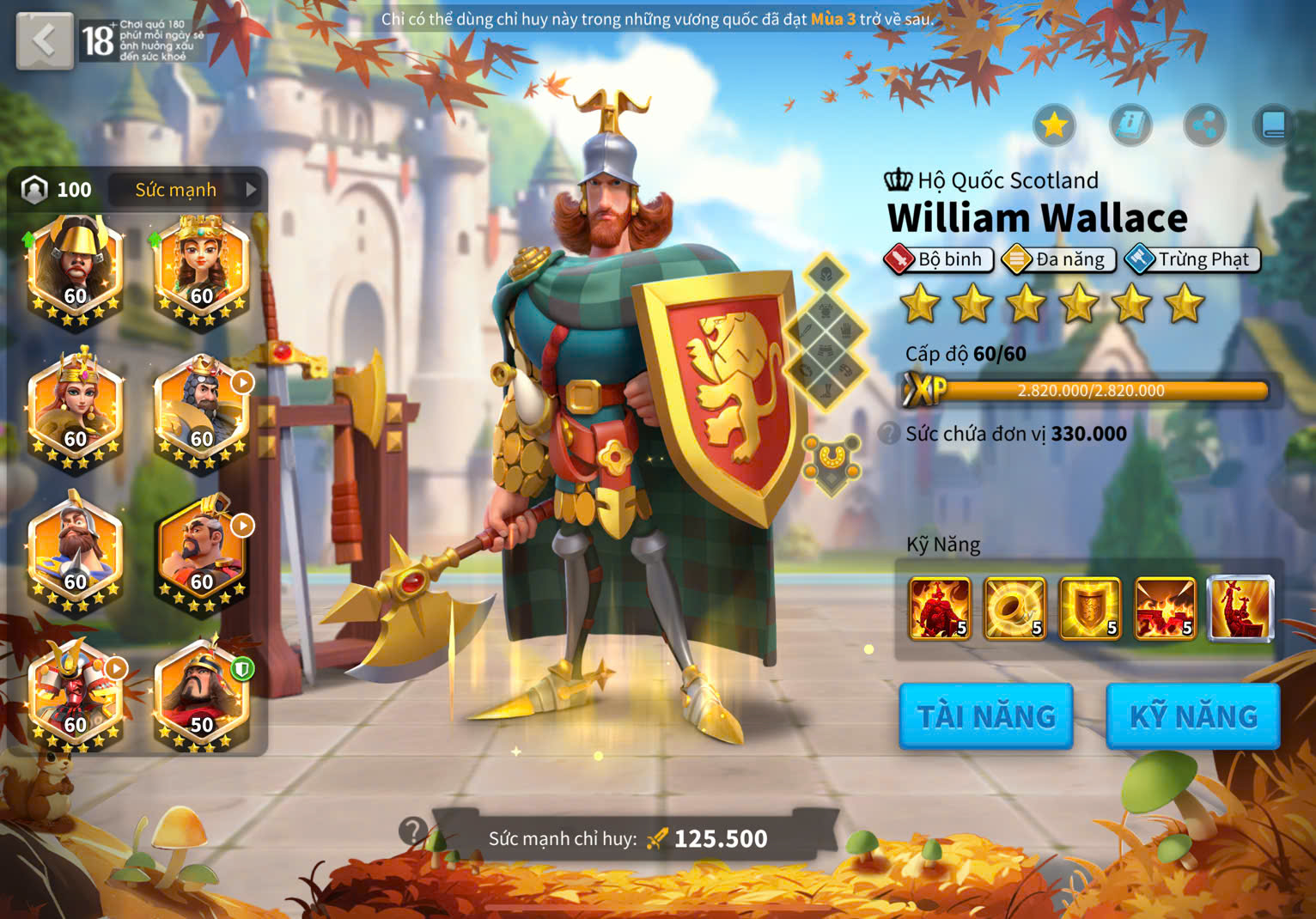This screenshot has width=1316, height=919.
Task: Go back using the arrow button
Action: (44, 40)
